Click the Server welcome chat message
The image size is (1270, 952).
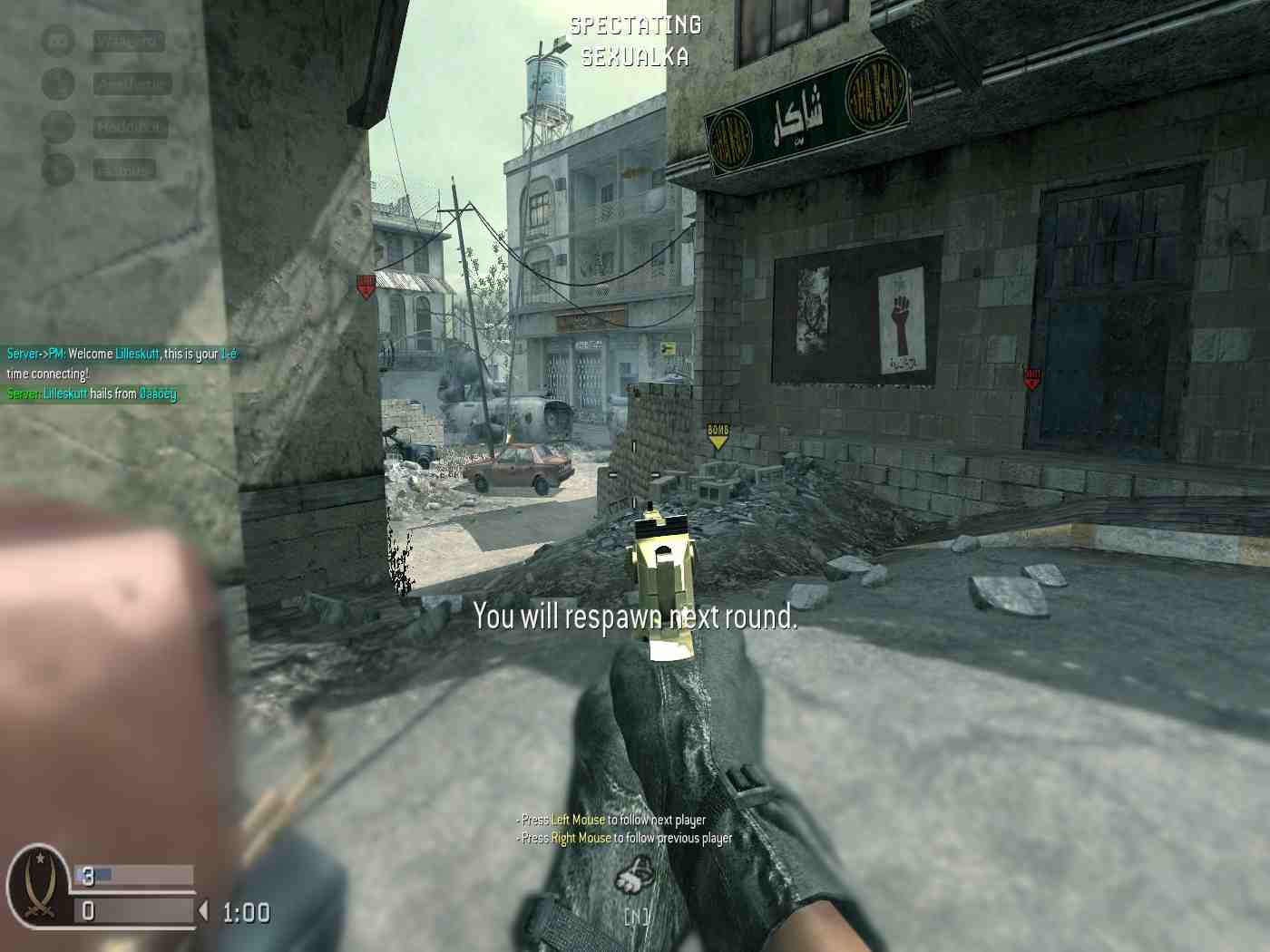click(x=118, y=354)
